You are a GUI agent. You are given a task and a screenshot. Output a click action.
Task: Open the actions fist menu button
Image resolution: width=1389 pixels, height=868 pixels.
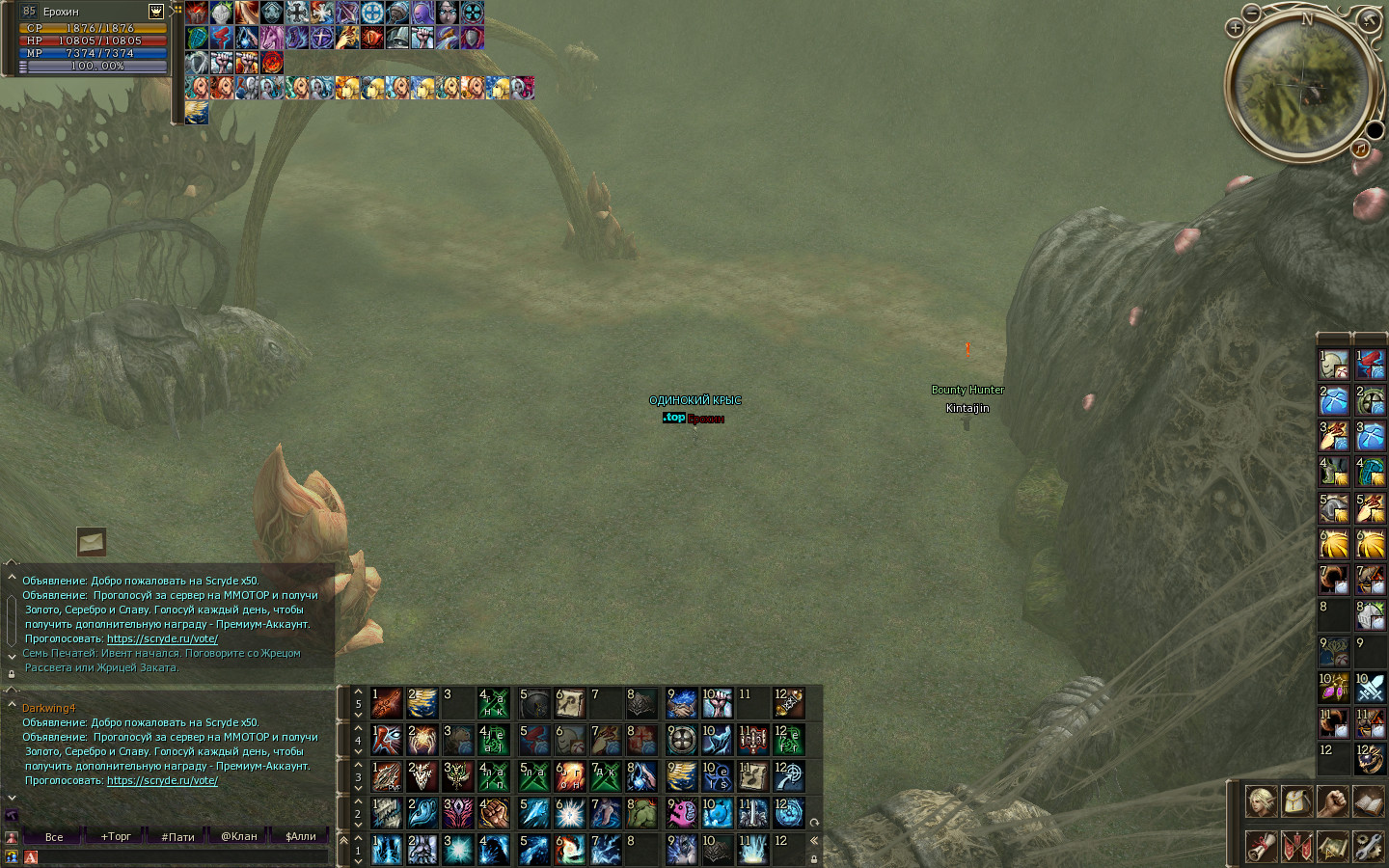(1332, 800)
